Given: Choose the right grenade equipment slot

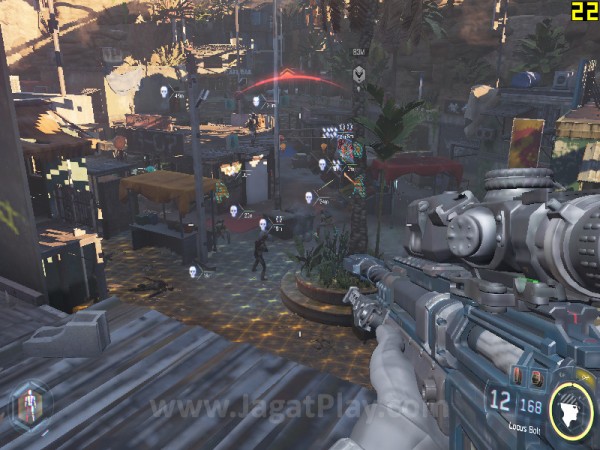Looking at the screenshot, I should pos(536,379).
